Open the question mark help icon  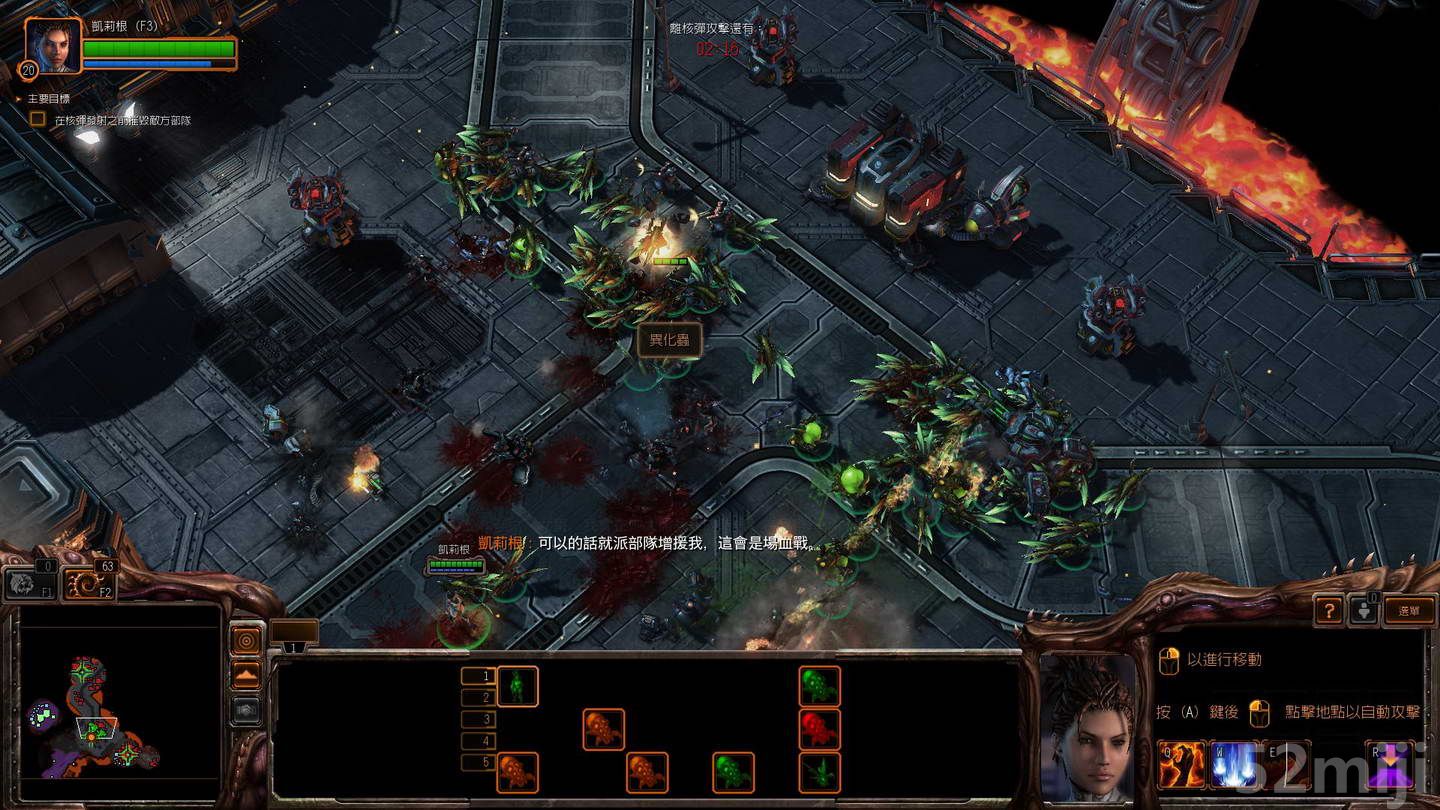click(x=1330, y=612)
